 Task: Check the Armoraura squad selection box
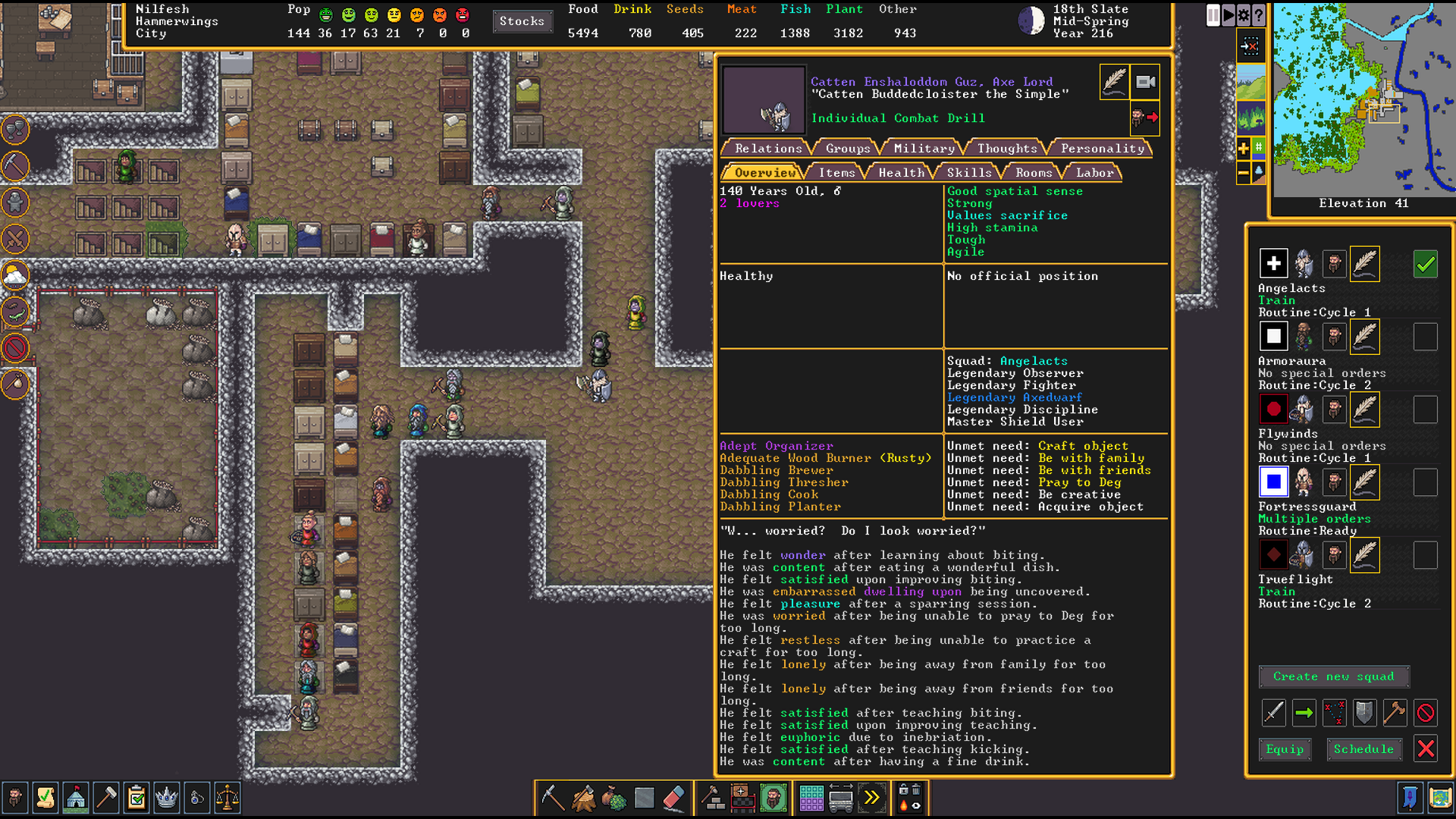click(x=1426, y=336)
